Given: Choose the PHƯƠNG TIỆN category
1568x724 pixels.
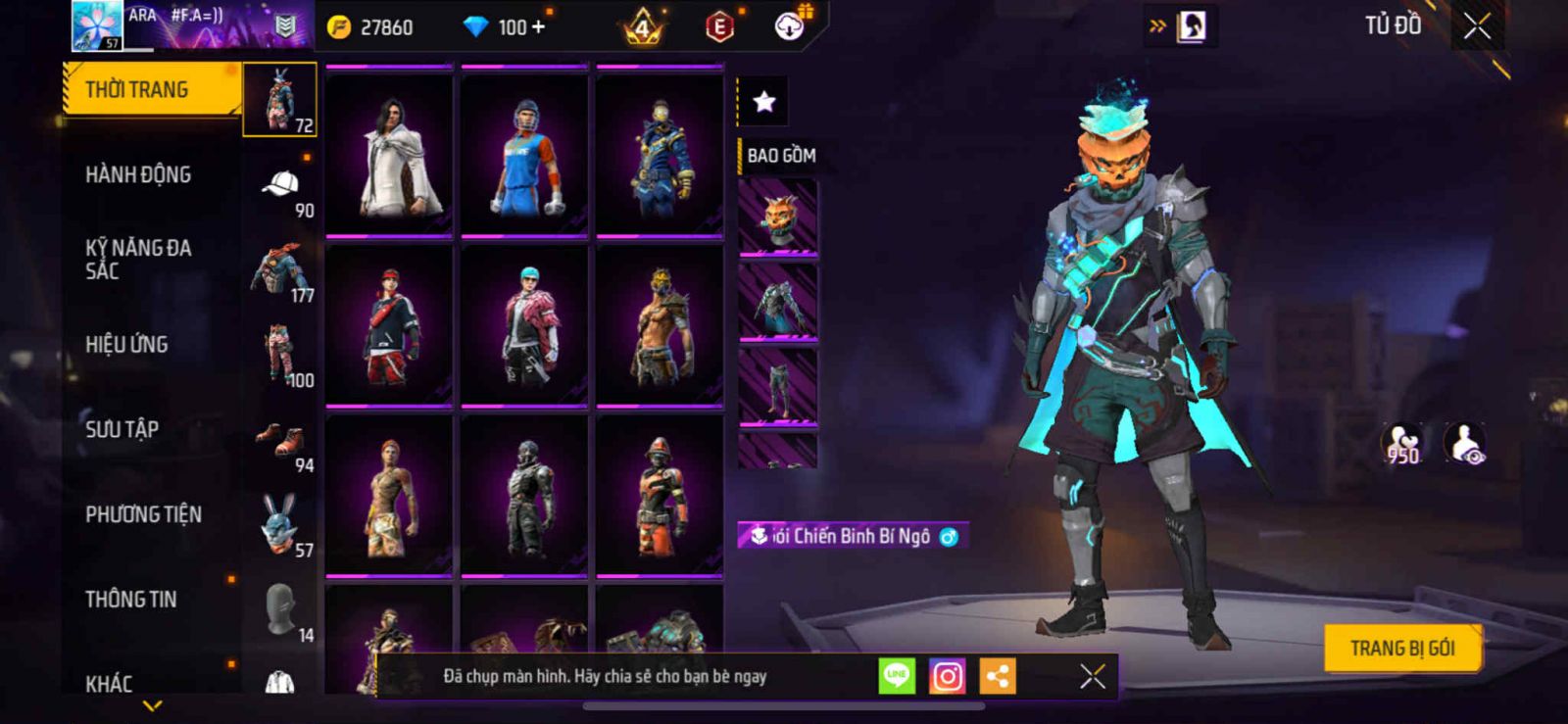Looking at the screenshot, I should tap(143, 514).
